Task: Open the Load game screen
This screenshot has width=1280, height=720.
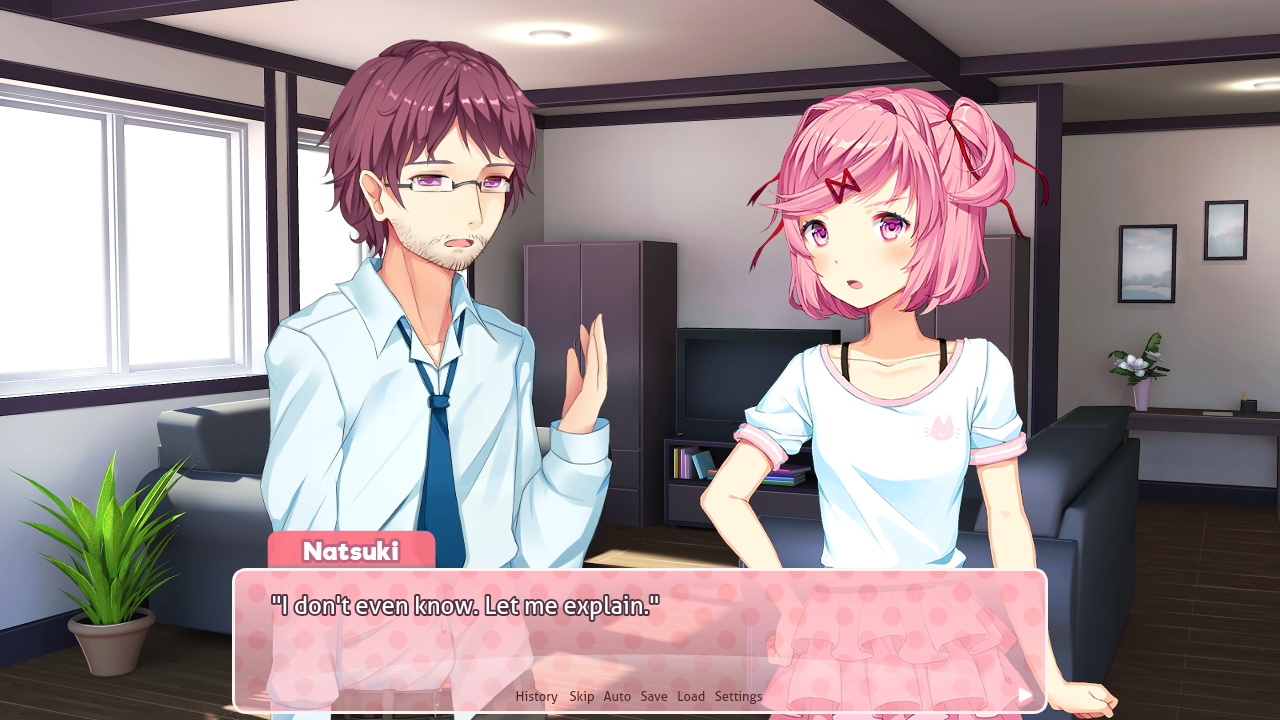Action: click(691, 696)
